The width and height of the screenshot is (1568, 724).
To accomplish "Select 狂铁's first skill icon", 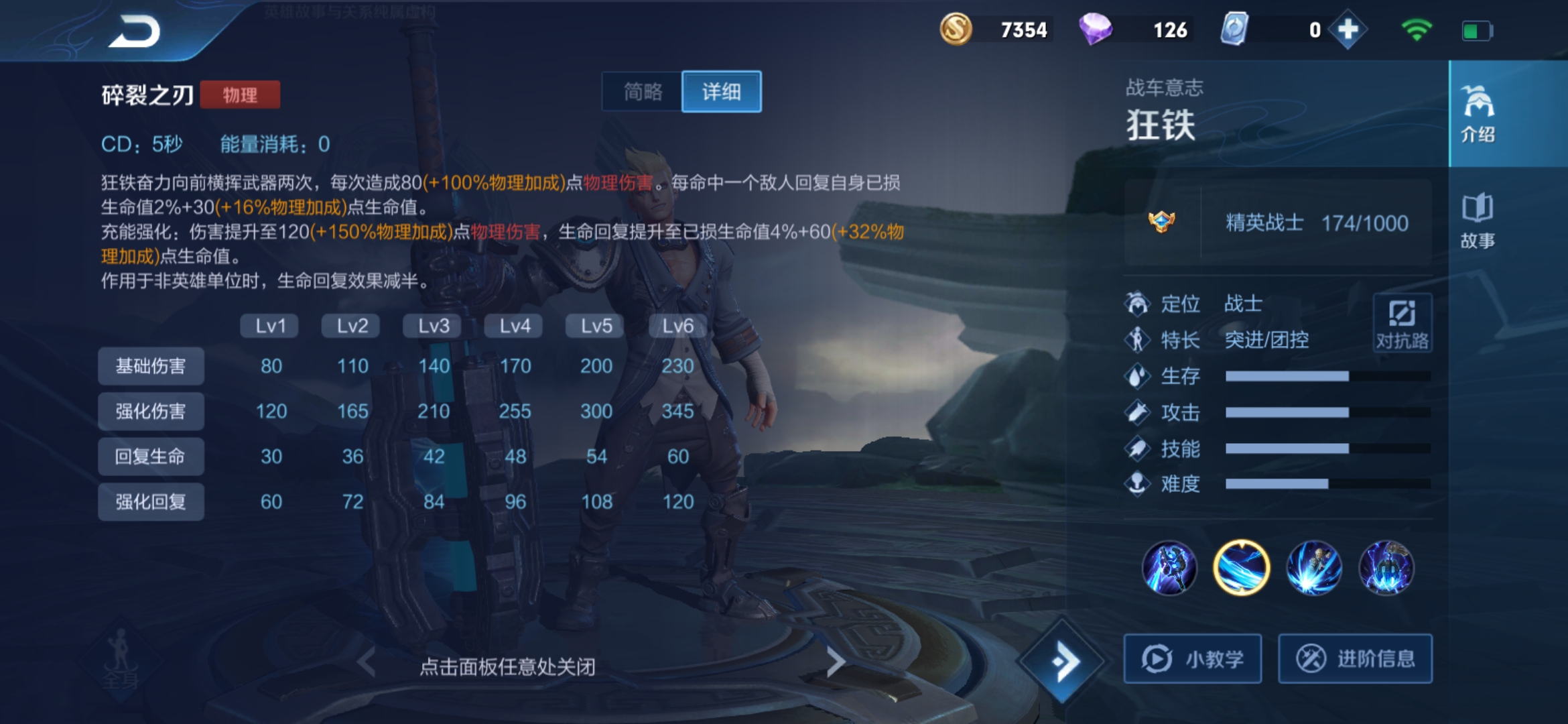I will 1171,567.
